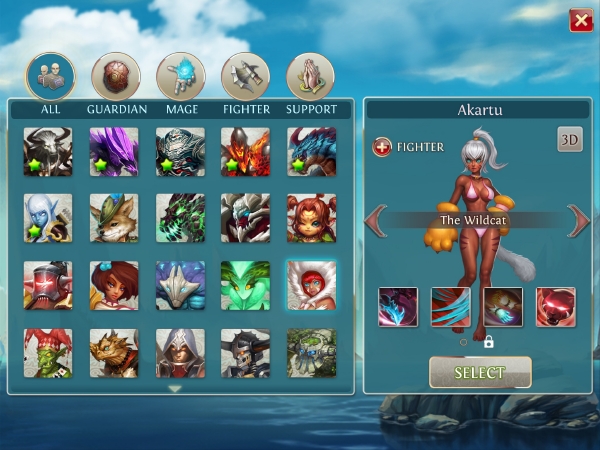This screenshot has width=600, height=450.
Task: Expand the hero list down arrow
Action: 175,388
